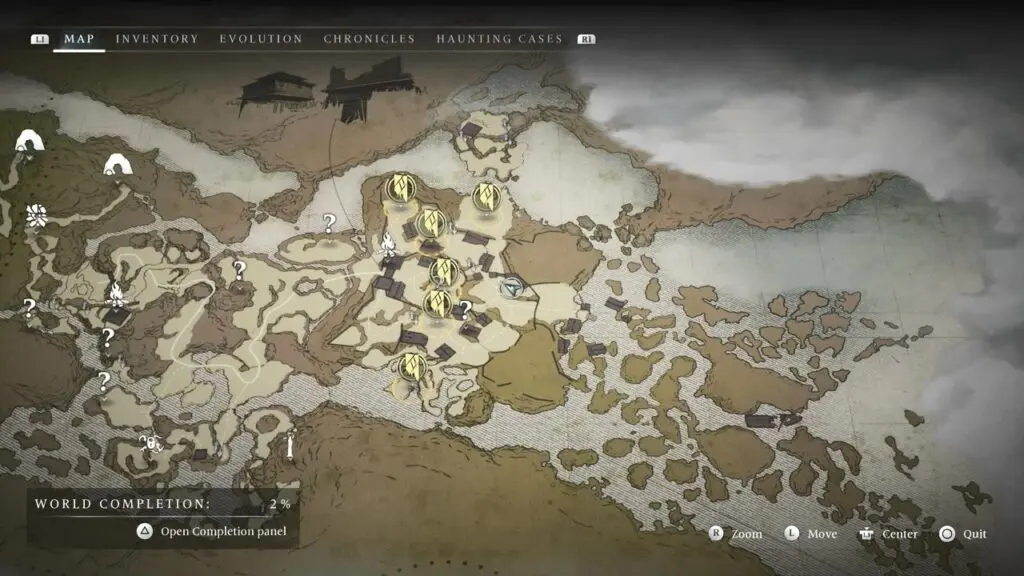This screenshot has height=576, width=1024.
Task: Click the white flower map marker
Action: (37, 215)
